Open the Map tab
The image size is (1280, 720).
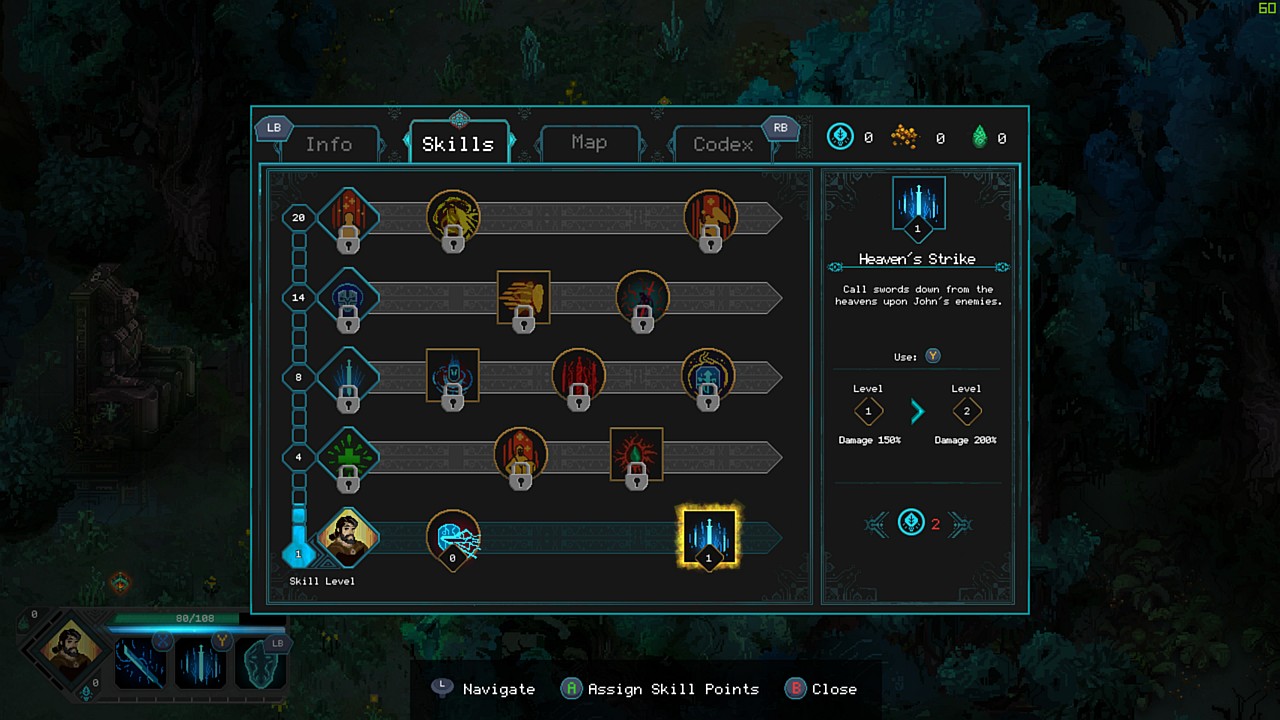[x=589, y=143]
